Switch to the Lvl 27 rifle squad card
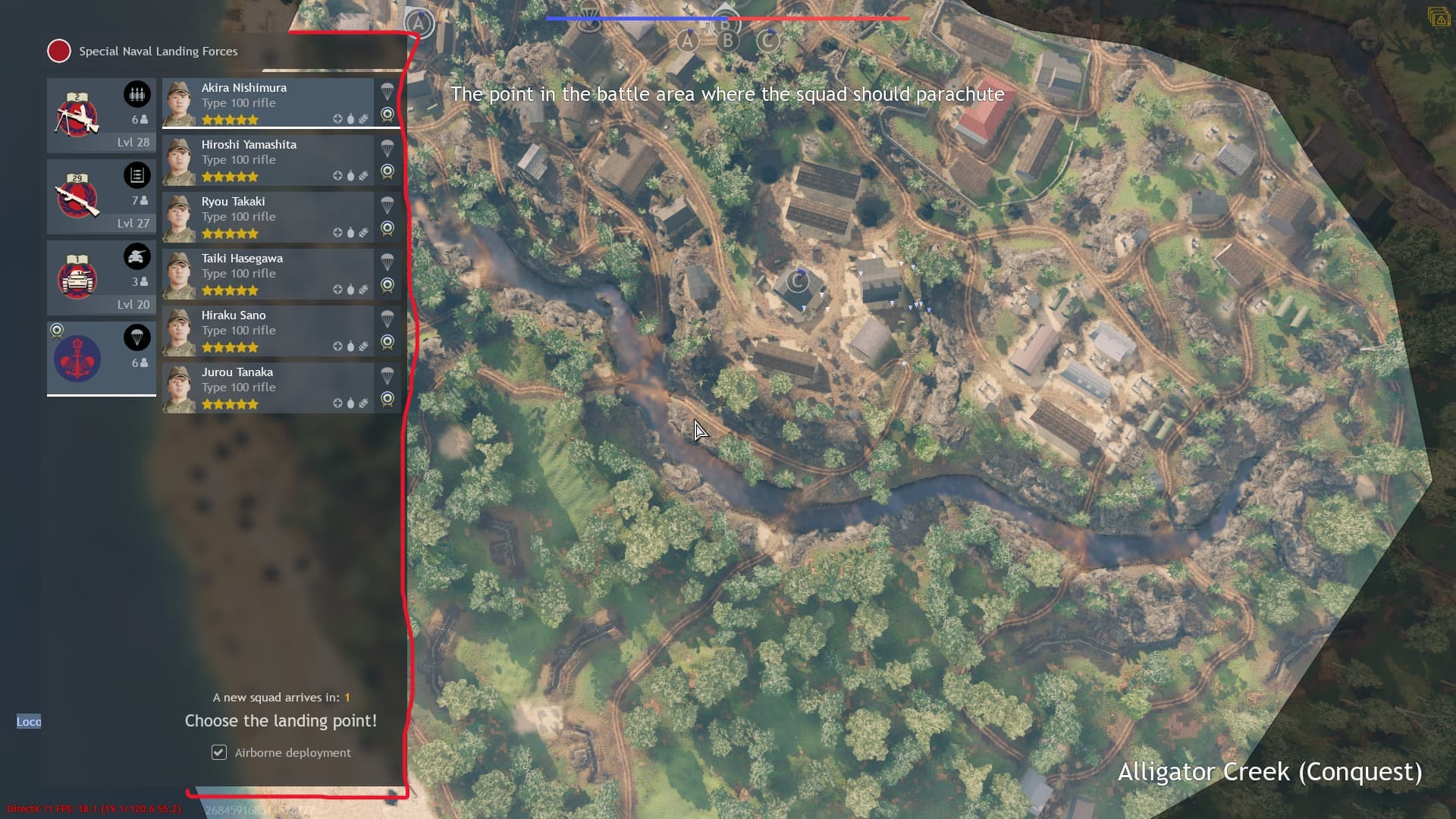Image resolution: width=1456 pixels, height=819 pixels. [x=101, y=196]
